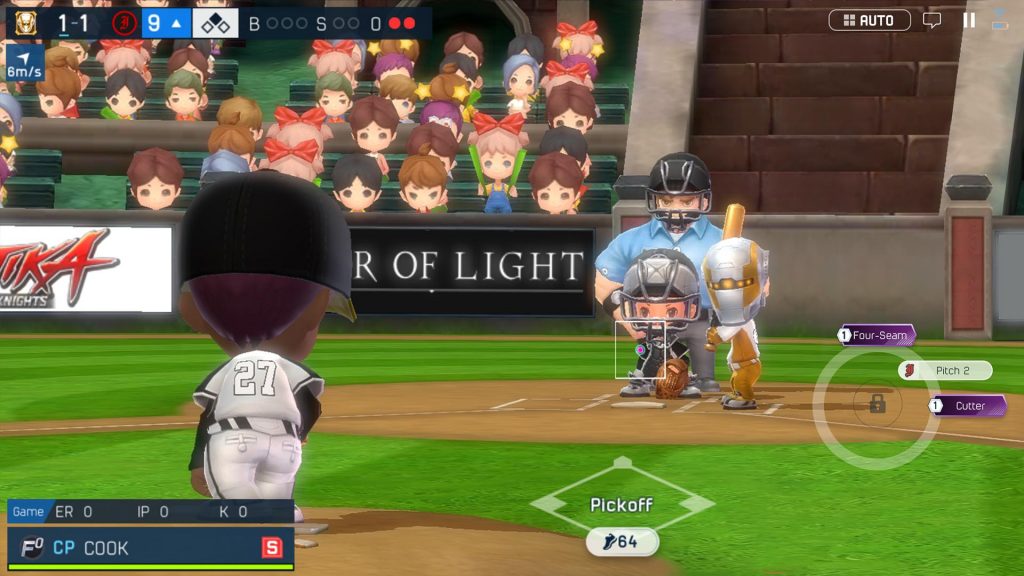
Task: Pause the game
Action: [x=968, y=20]
